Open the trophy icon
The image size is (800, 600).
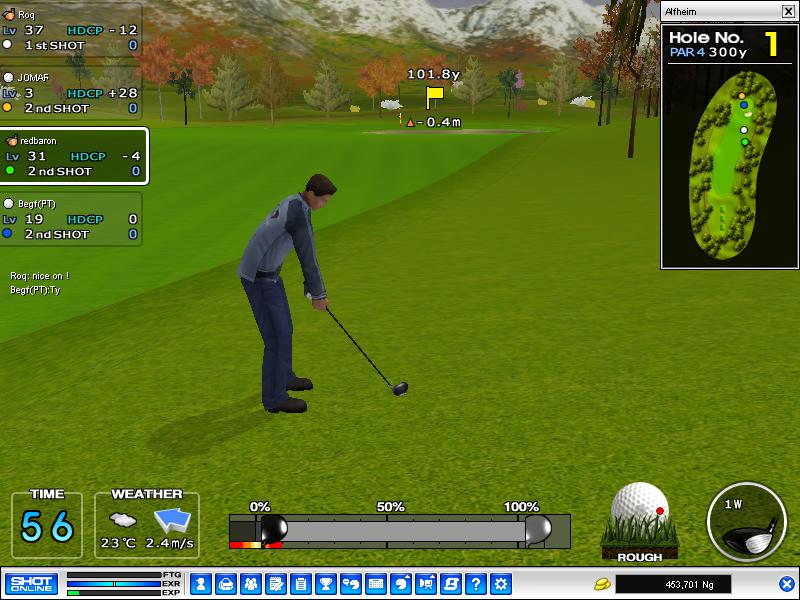click(326, 584)
